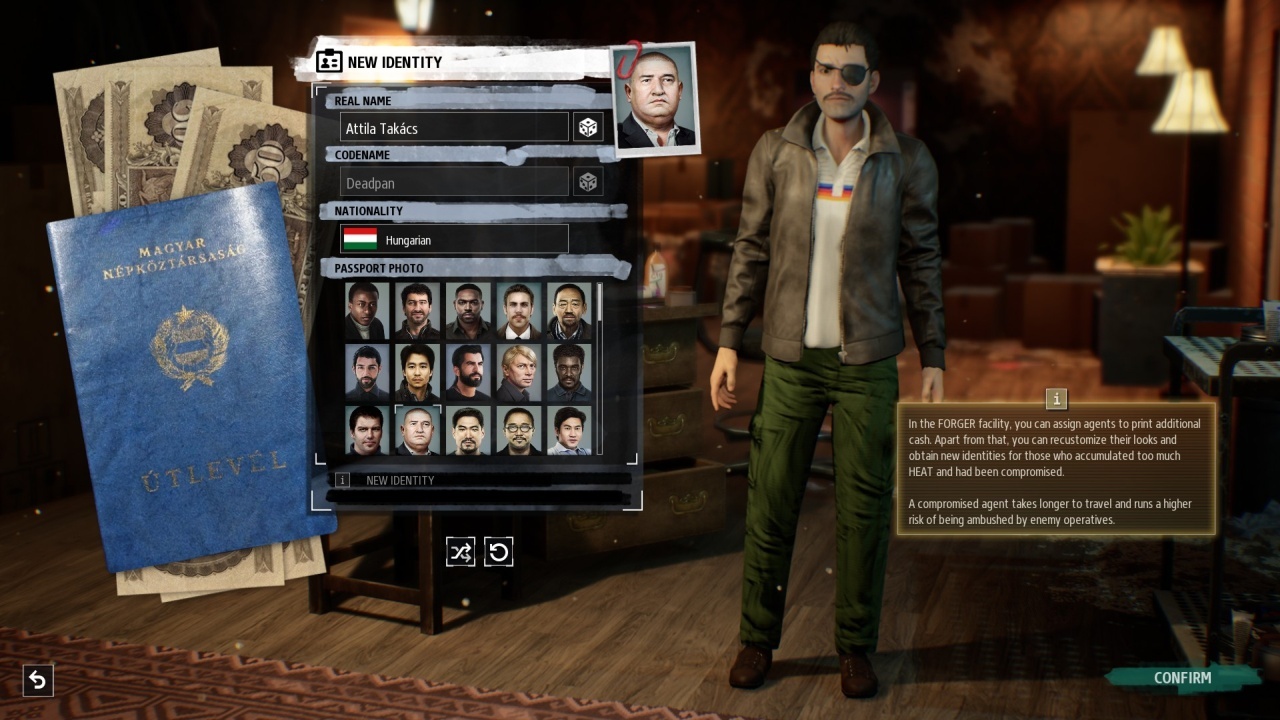The height and width of the screenshot is (720, 1280).
Task: Select the mustached man in suit photo
Action: click(519, 310)
